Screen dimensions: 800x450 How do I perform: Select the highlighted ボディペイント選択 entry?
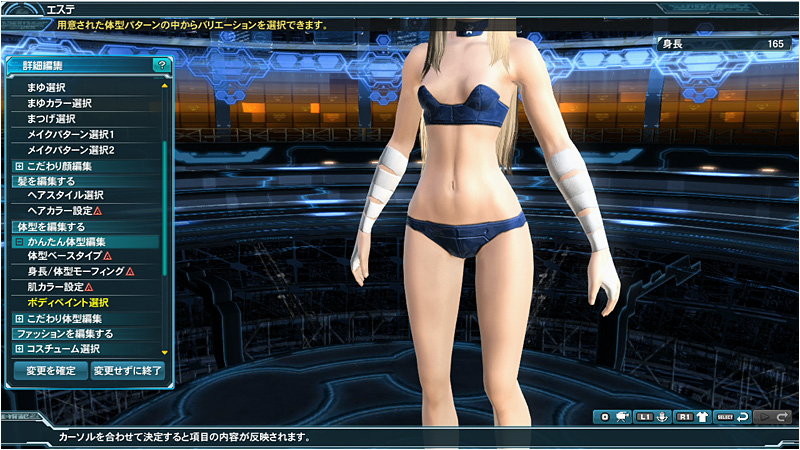(68, 302)
